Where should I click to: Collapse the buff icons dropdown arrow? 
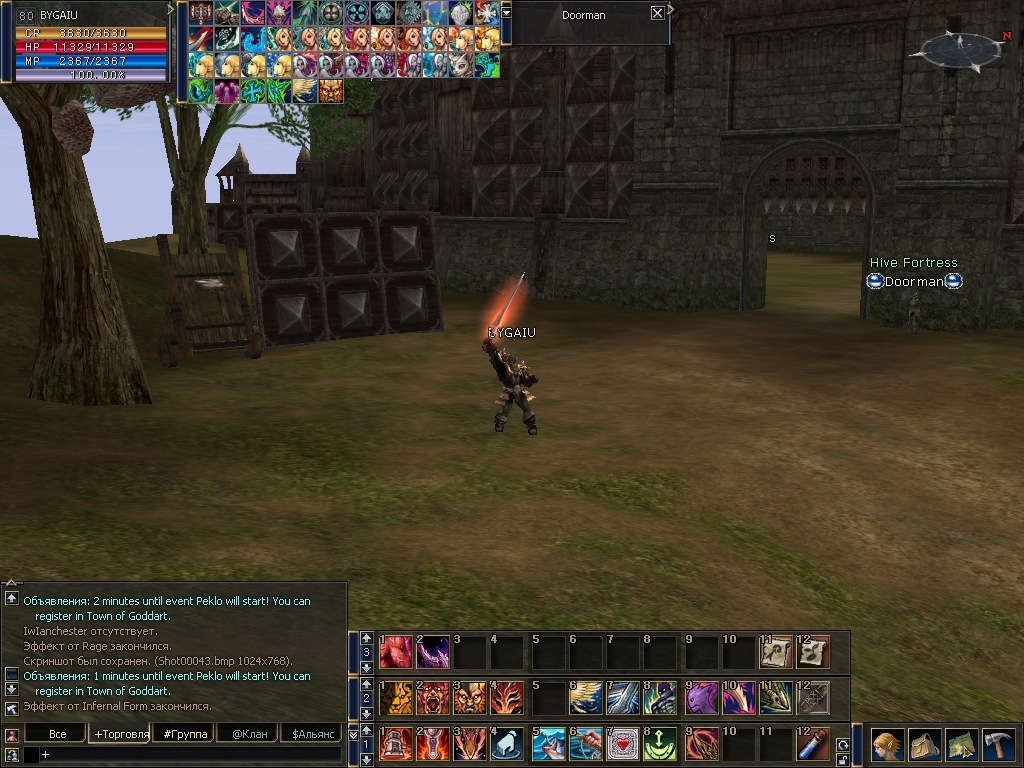506,12
